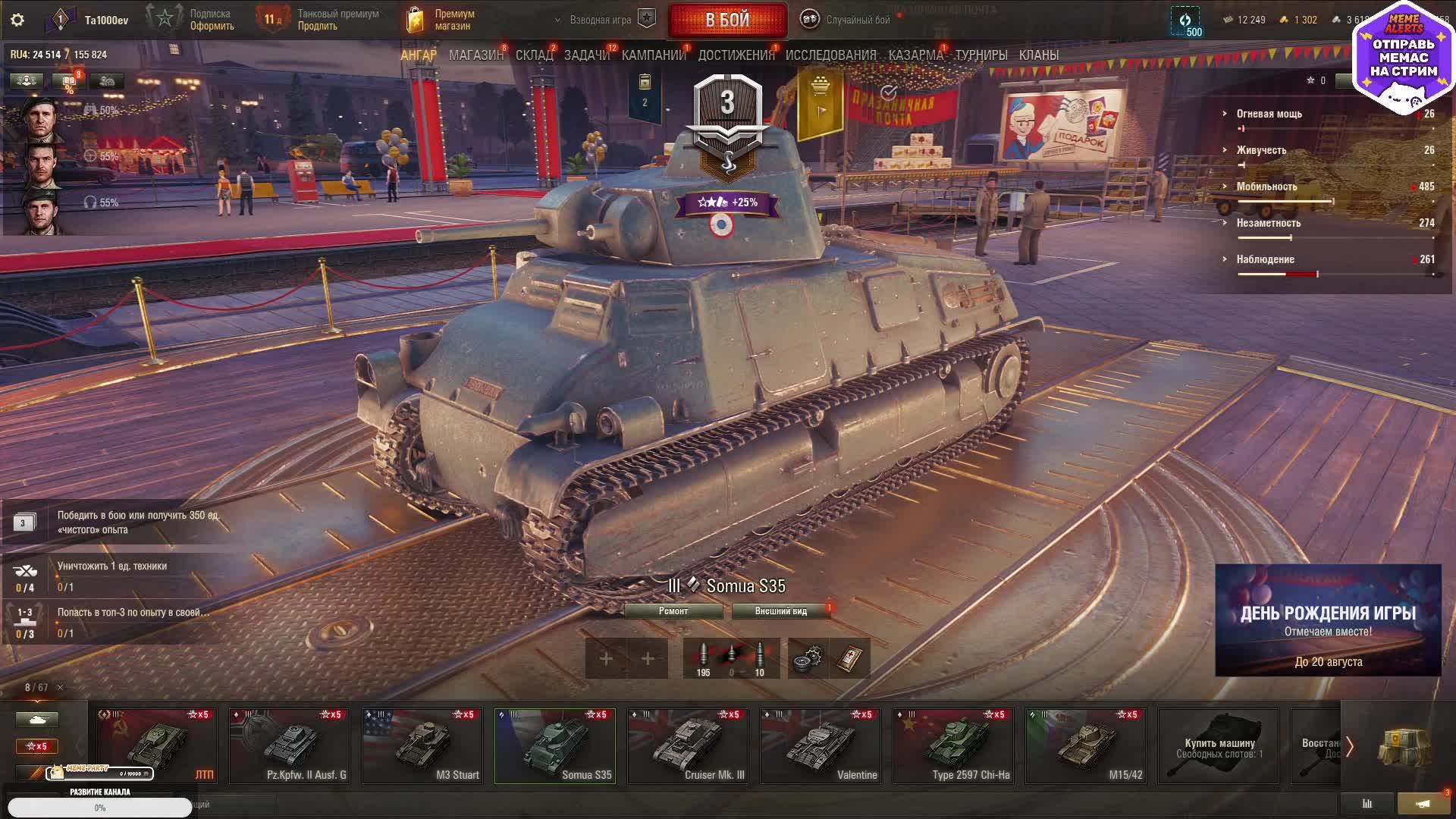Switch to the КАЗАРМА tab
Image resolution: width=1456 pixels, height=819 pixels.
(x=915, y=55)
